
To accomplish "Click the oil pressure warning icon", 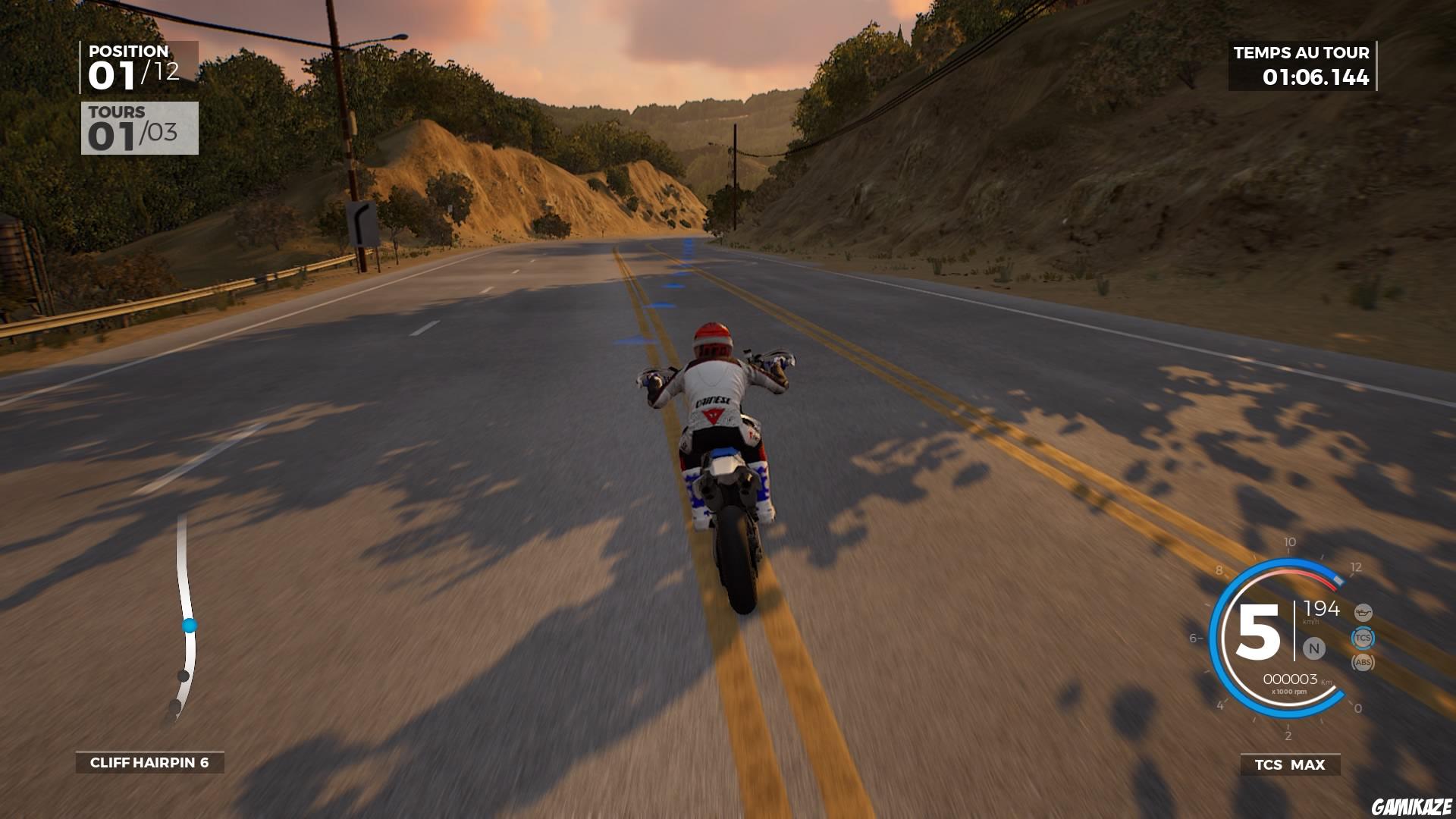I will [x=1363, y=612].
